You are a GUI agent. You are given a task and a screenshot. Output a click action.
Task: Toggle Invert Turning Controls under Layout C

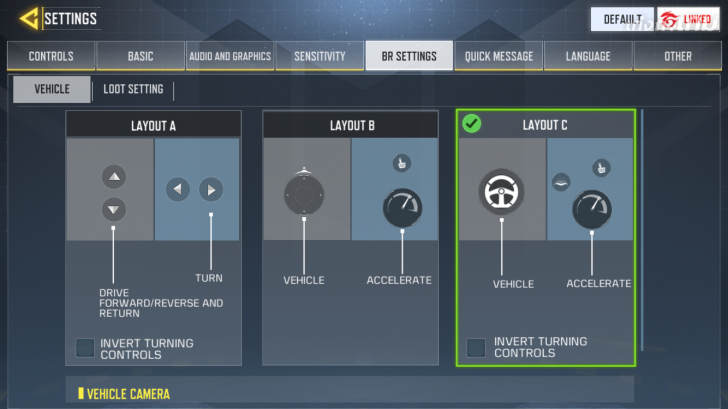tap(476, 347)
